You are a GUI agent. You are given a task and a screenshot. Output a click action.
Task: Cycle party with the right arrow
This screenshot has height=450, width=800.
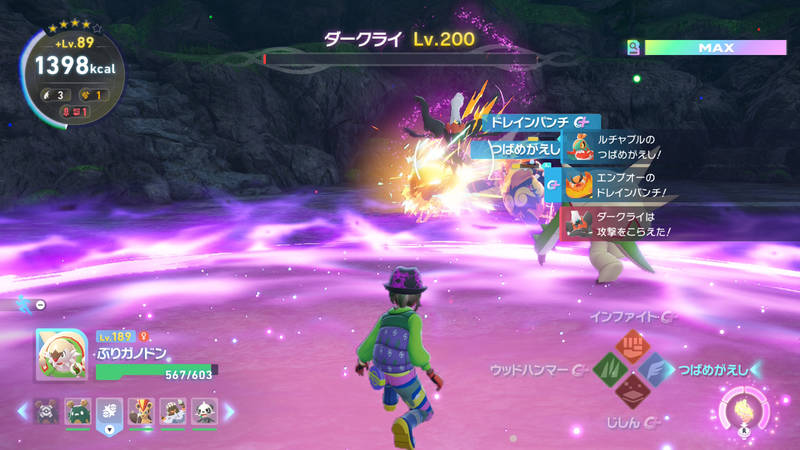(228, 411)
